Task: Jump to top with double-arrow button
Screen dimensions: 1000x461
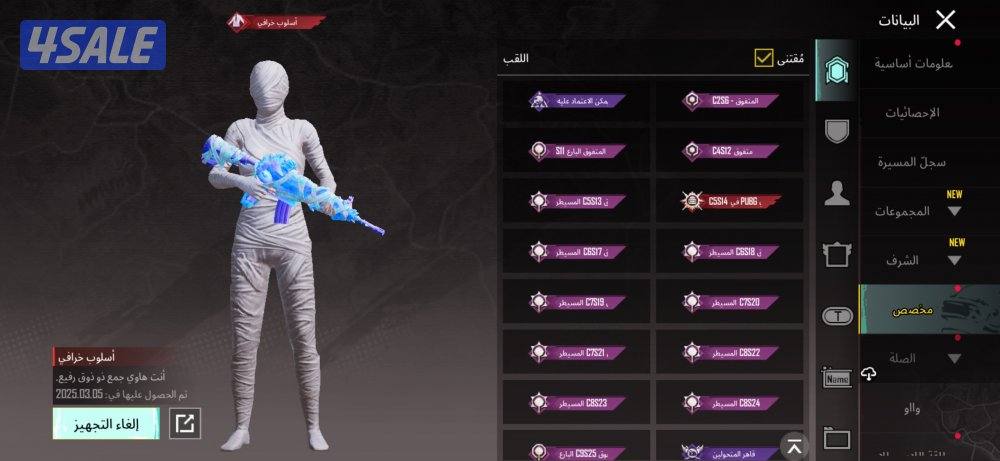Action: click(792, 446)
